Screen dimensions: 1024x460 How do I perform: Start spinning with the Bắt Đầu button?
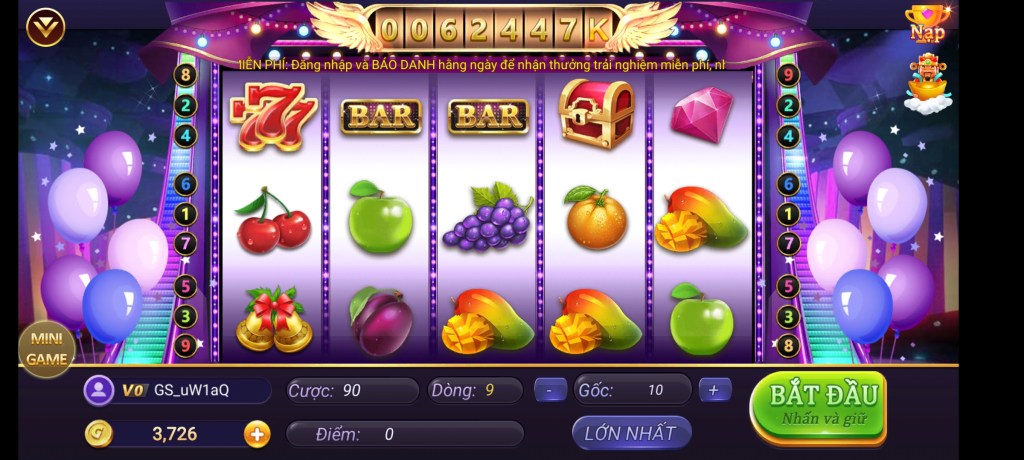click(817, 404)
